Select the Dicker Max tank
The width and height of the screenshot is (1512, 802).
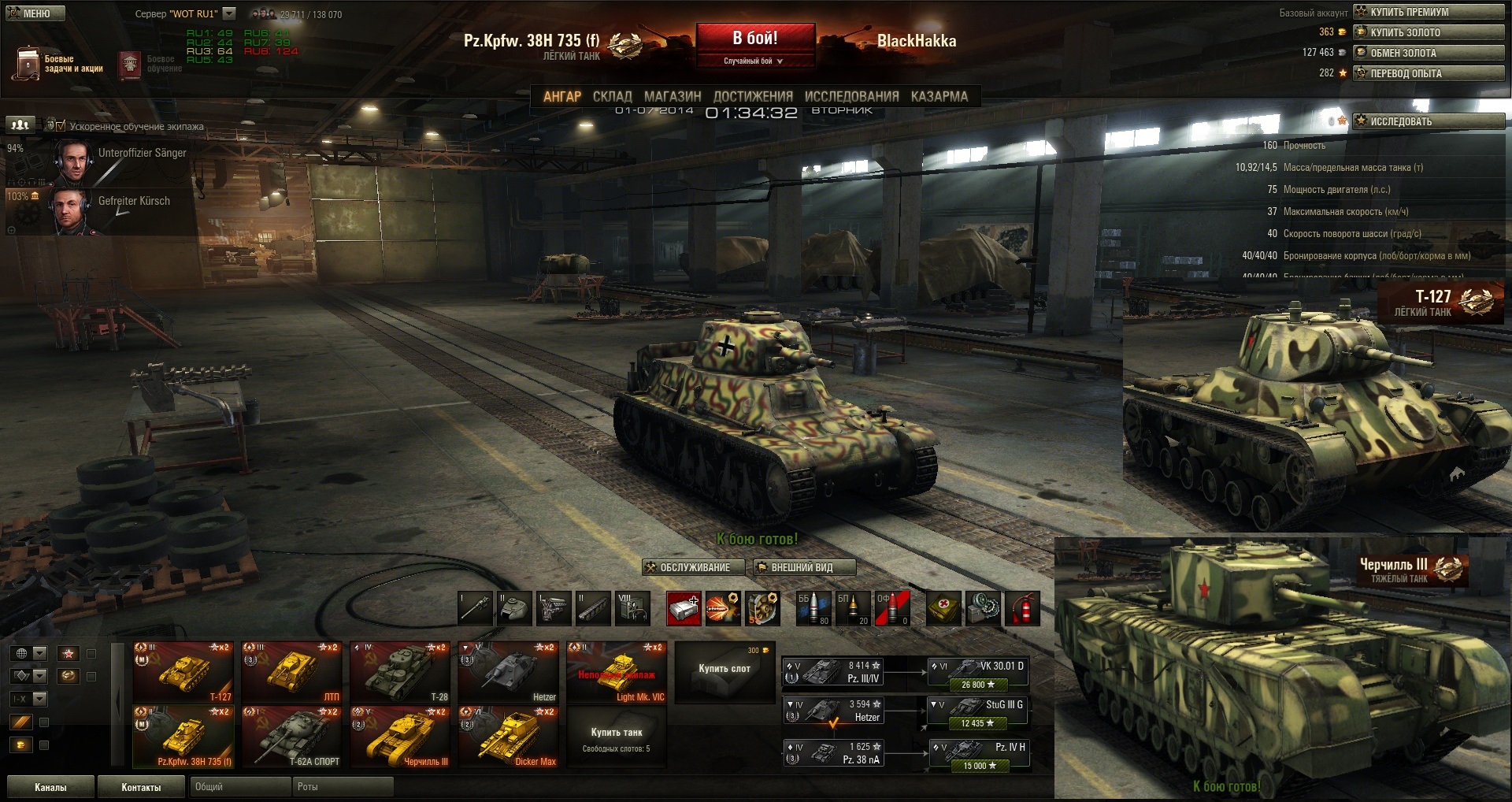click(508, 737)
